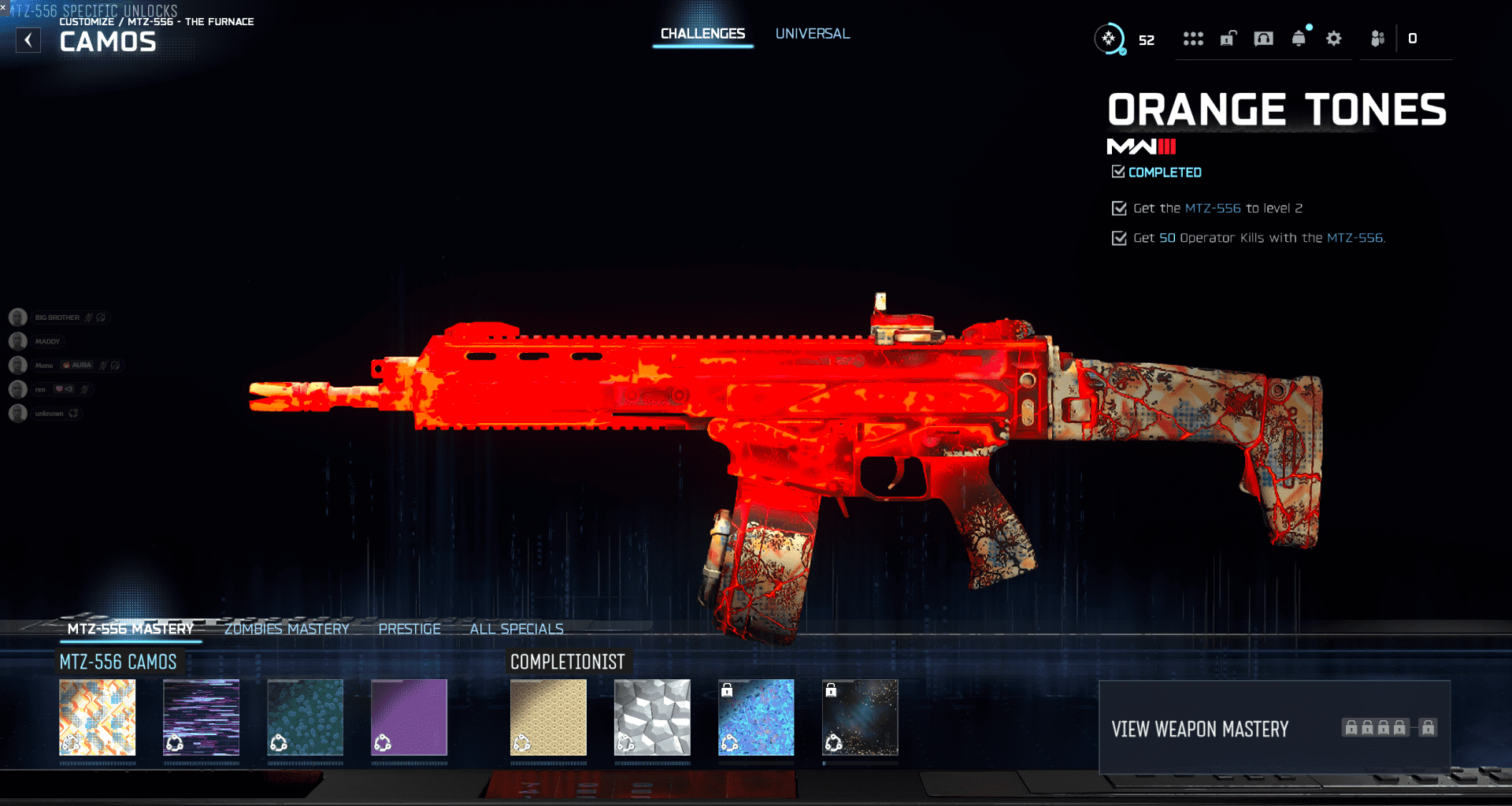Select the locked blue iridescent camo
The height and width of the screenshot is (806, 1512).
click(756, 718)
